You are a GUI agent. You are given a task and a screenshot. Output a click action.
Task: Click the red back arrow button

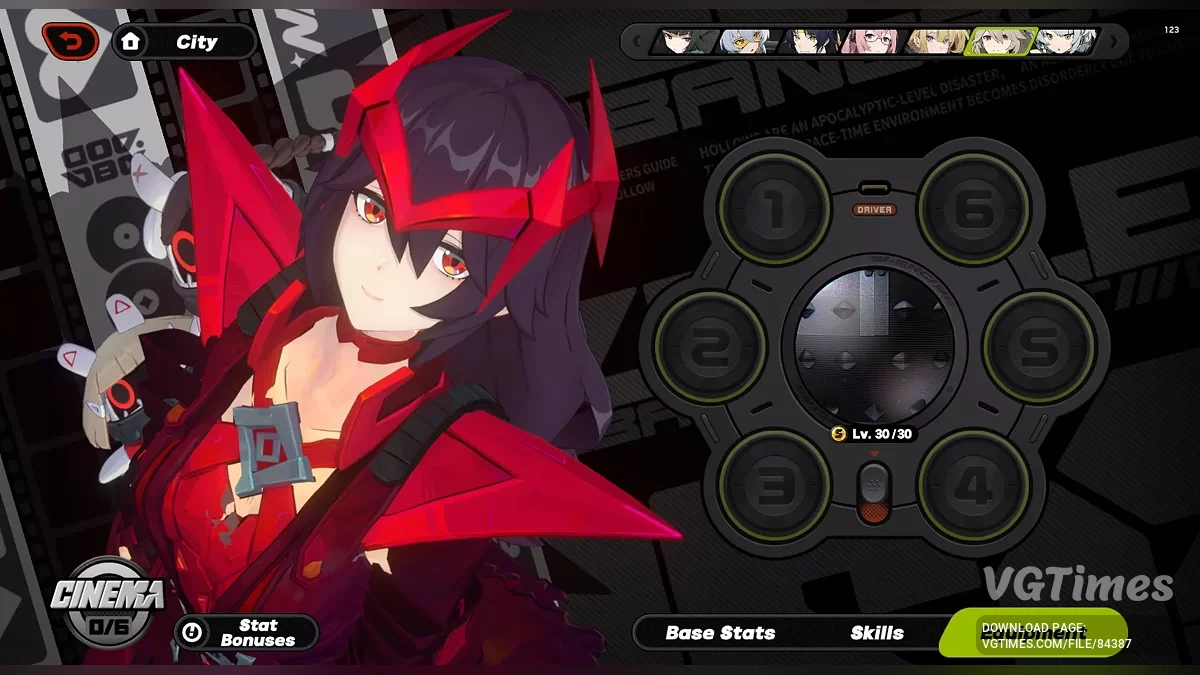pyautogui.click(x=70, y=41)
